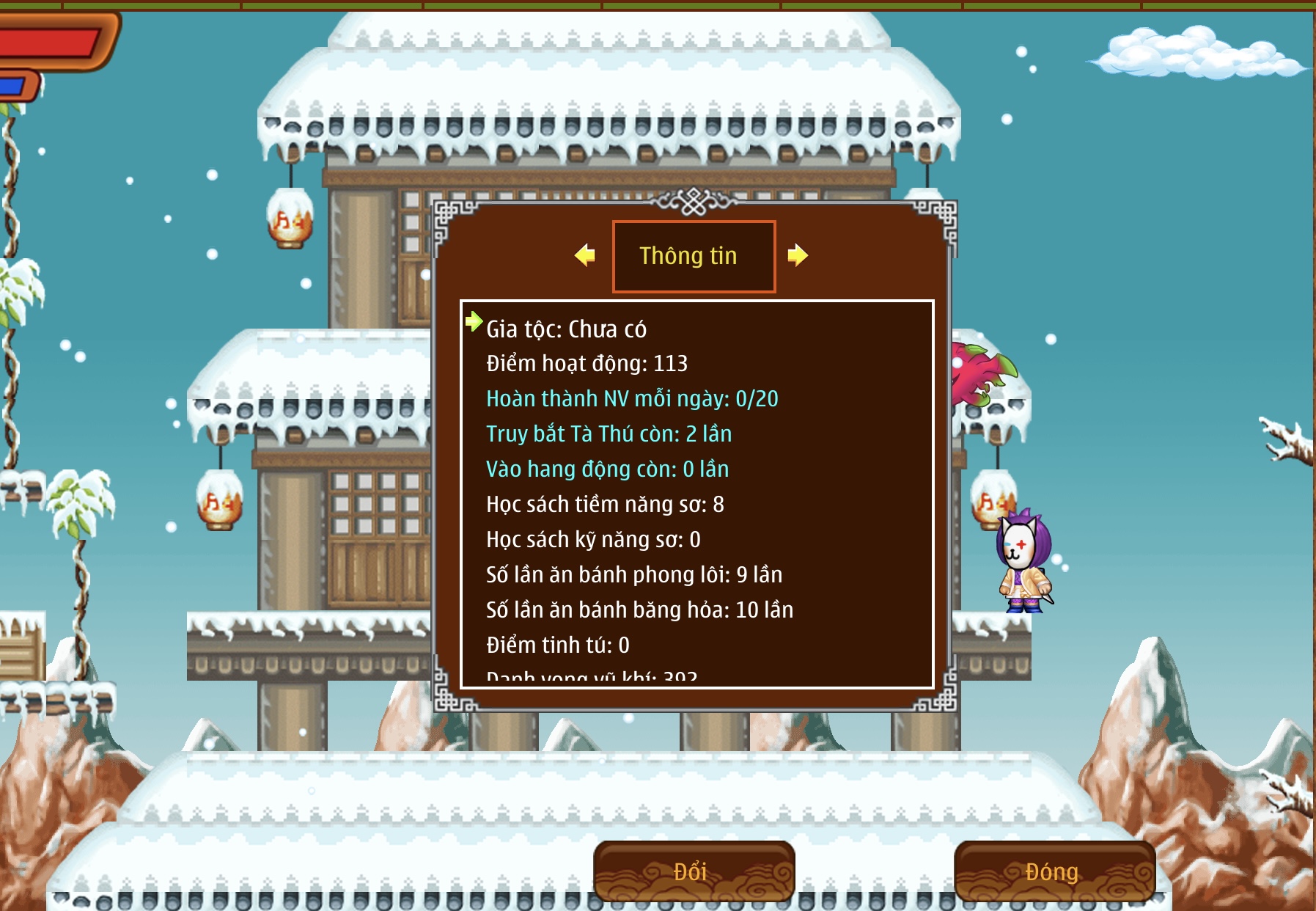
Task: Click the Vào hang động còn row
Action: click(x=607, y=469)
